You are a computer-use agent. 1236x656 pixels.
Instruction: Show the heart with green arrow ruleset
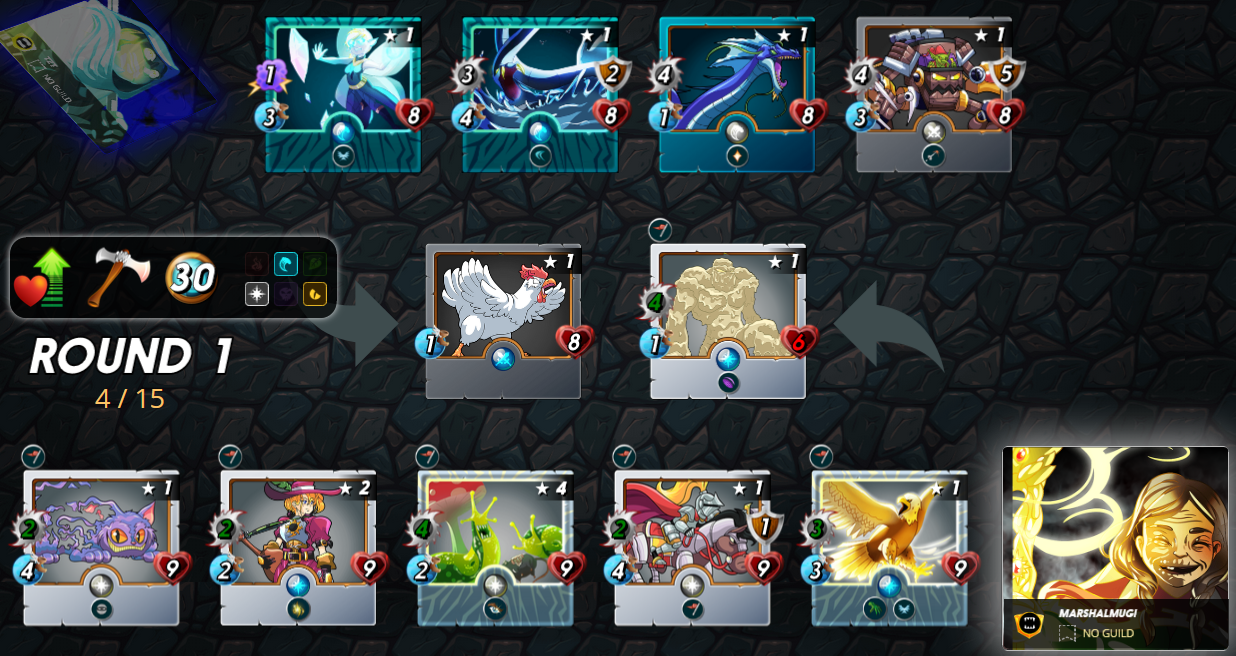pyautogui.click(x=42, y=277)
